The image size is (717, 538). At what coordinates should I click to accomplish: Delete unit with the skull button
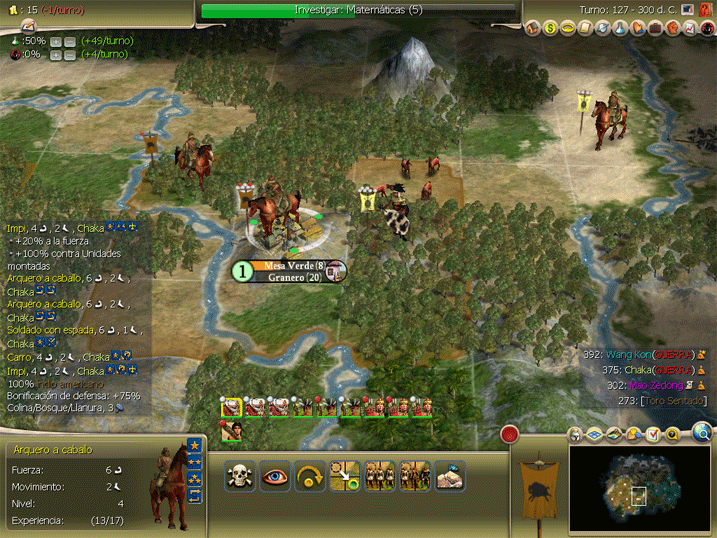coord(240,476)
